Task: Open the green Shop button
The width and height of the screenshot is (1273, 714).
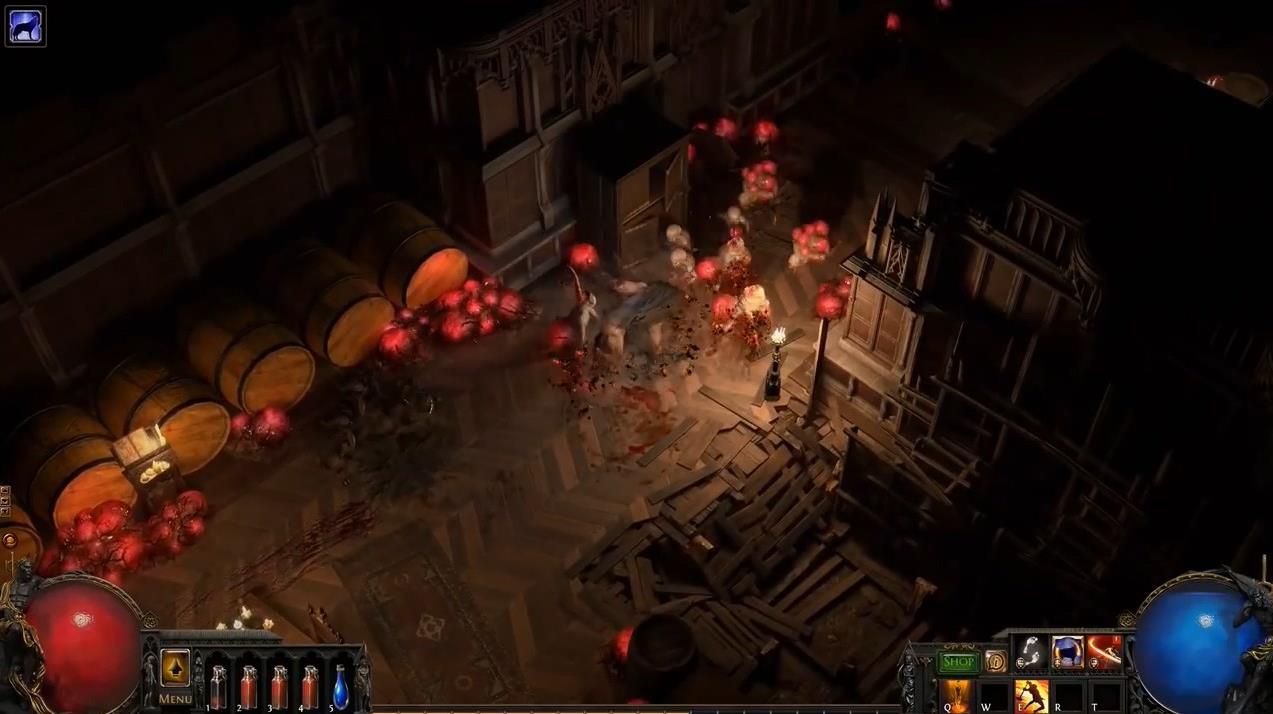Action: click(958, 662)
